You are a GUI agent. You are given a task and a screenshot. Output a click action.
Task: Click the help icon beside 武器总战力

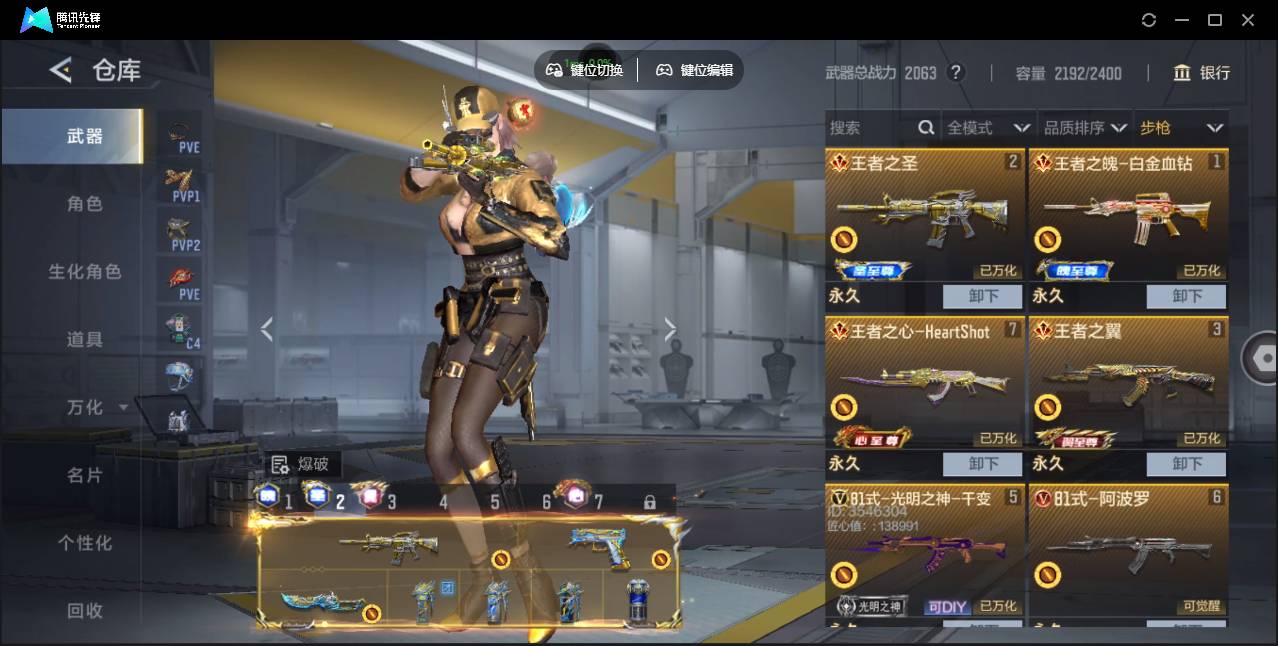point(956,73)
